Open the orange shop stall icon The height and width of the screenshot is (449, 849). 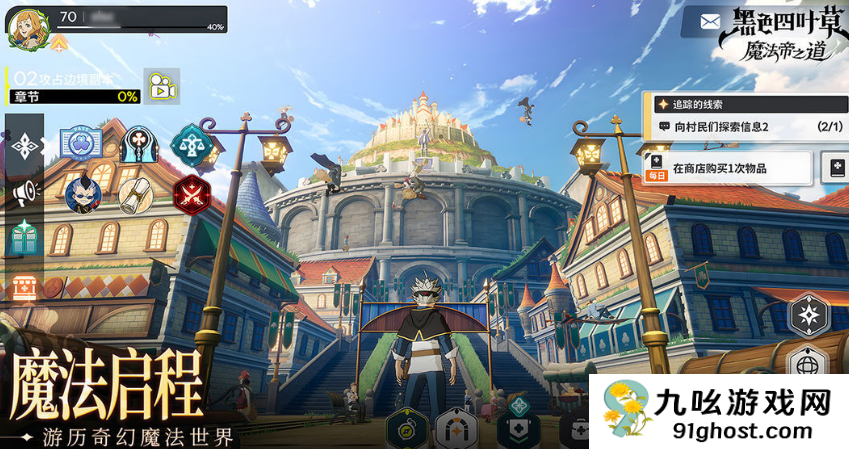(24, 287)
